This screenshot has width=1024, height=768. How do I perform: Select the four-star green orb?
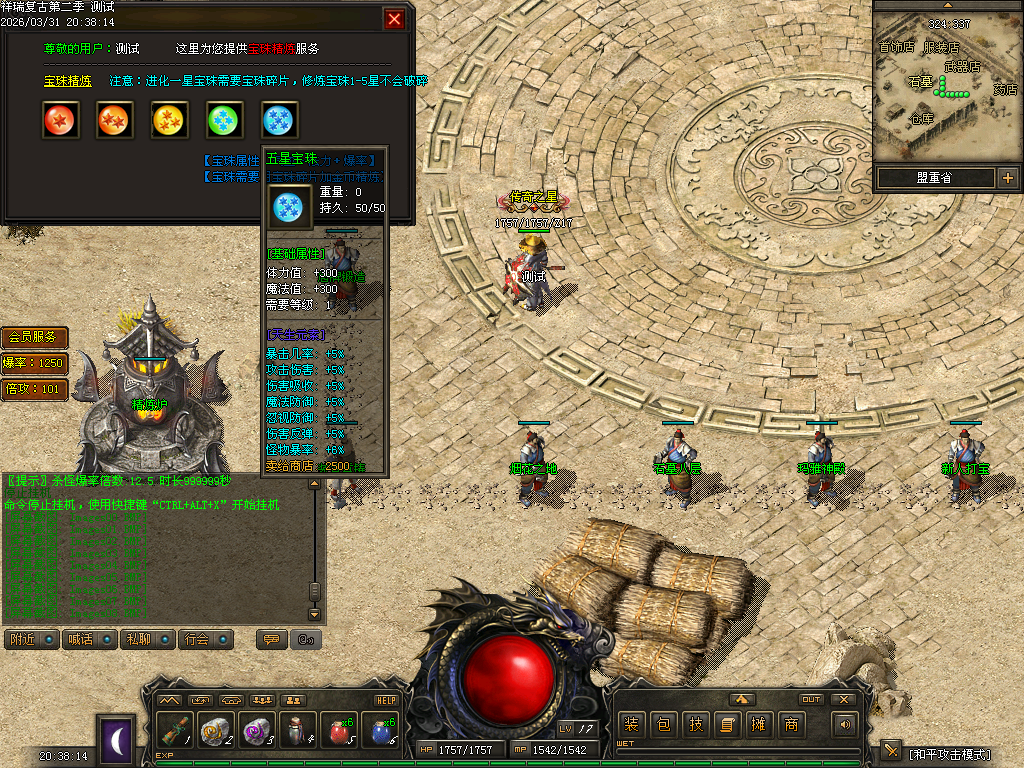pos(225,120)
